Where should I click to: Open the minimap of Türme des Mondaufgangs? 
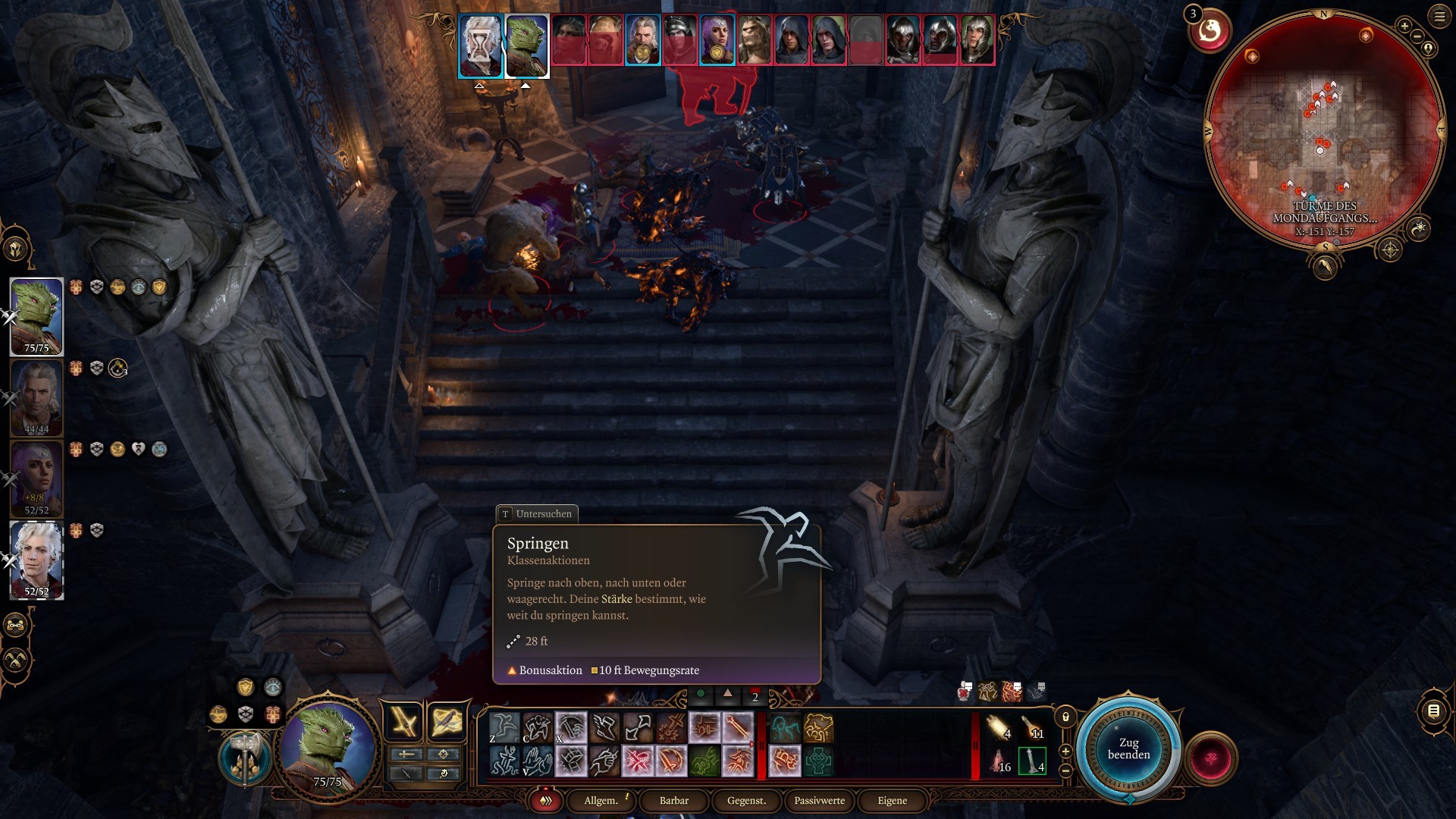point(1324,129)
